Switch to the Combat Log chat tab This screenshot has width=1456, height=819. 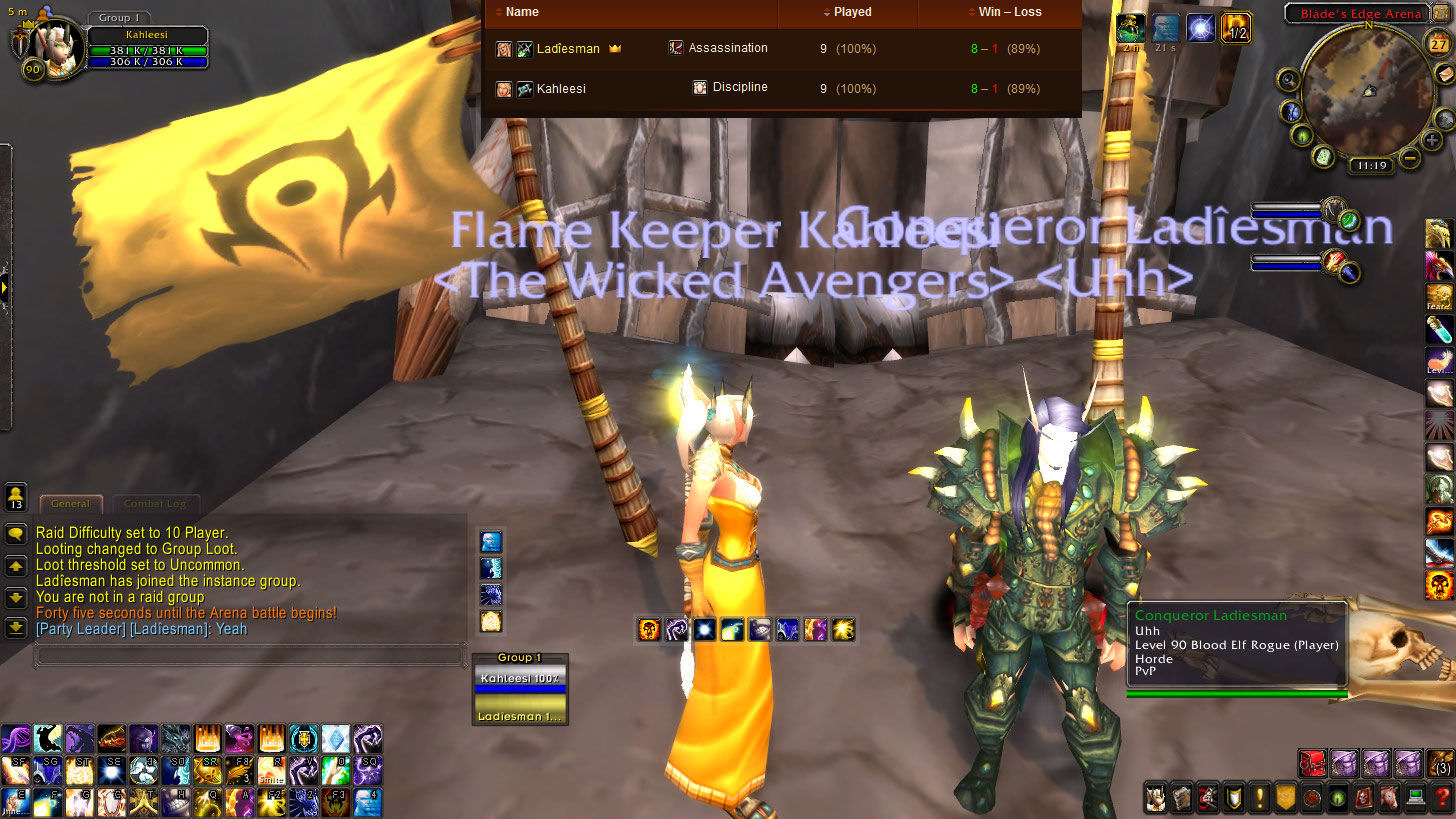[155, 504]
